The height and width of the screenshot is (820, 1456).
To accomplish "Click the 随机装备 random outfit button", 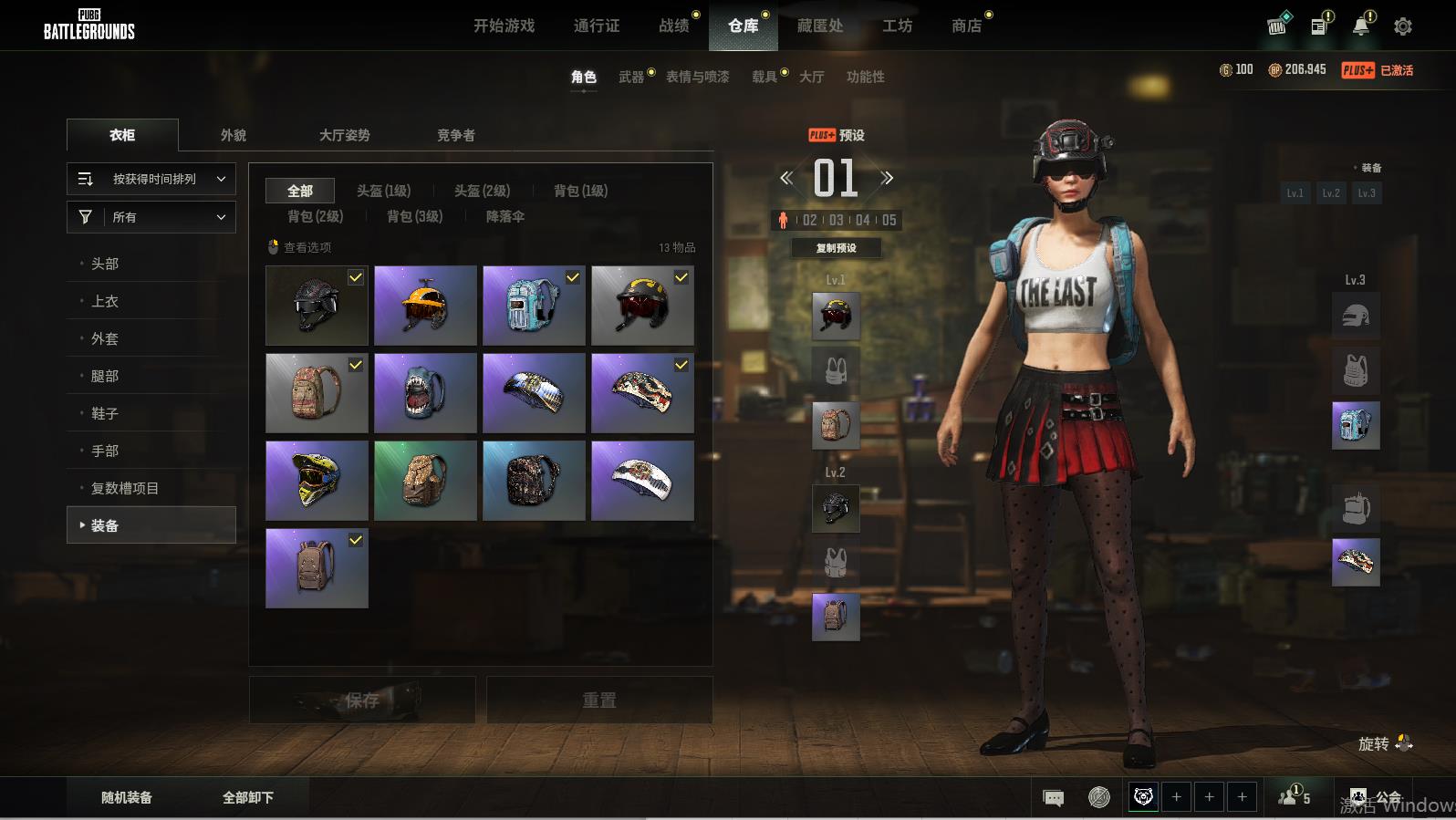I will [x=127, y=797].
